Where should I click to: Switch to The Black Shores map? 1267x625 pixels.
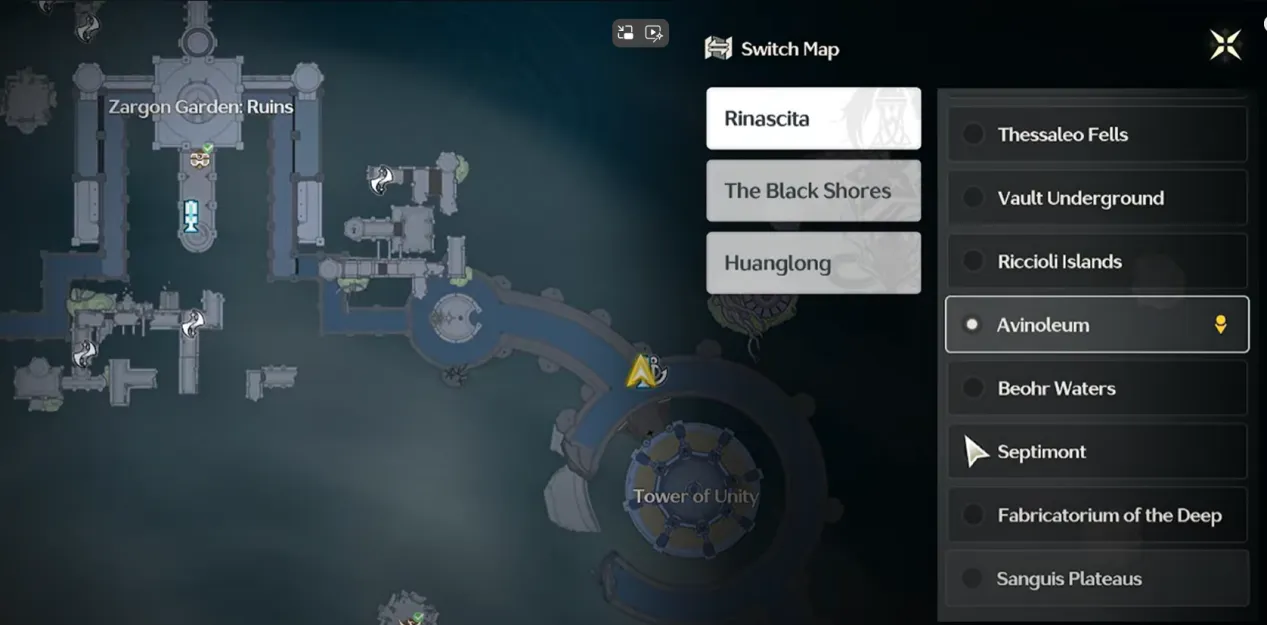coord(813,191)
